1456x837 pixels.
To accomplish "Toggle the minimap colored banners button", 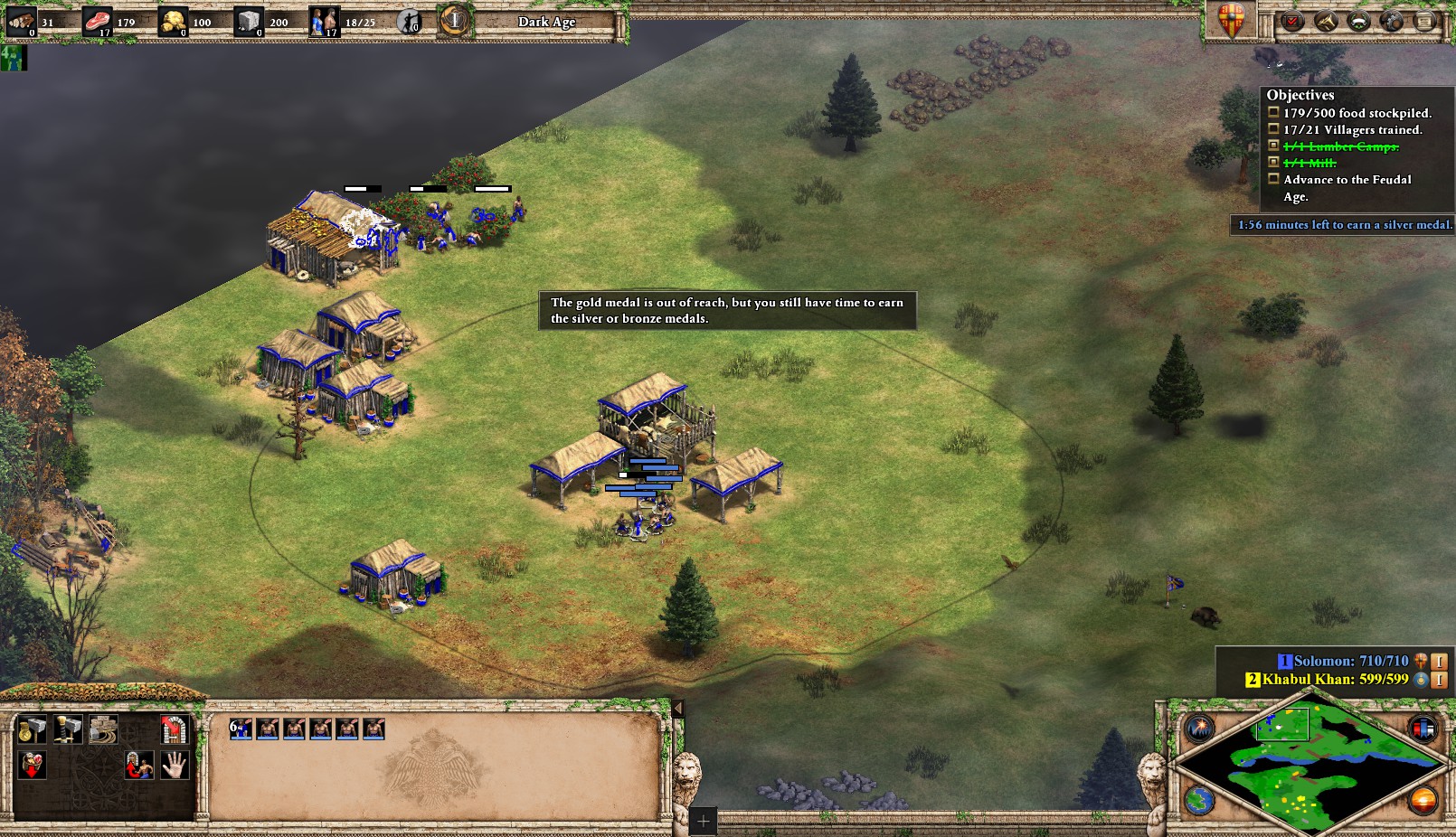I will (x=1423, y=727).
